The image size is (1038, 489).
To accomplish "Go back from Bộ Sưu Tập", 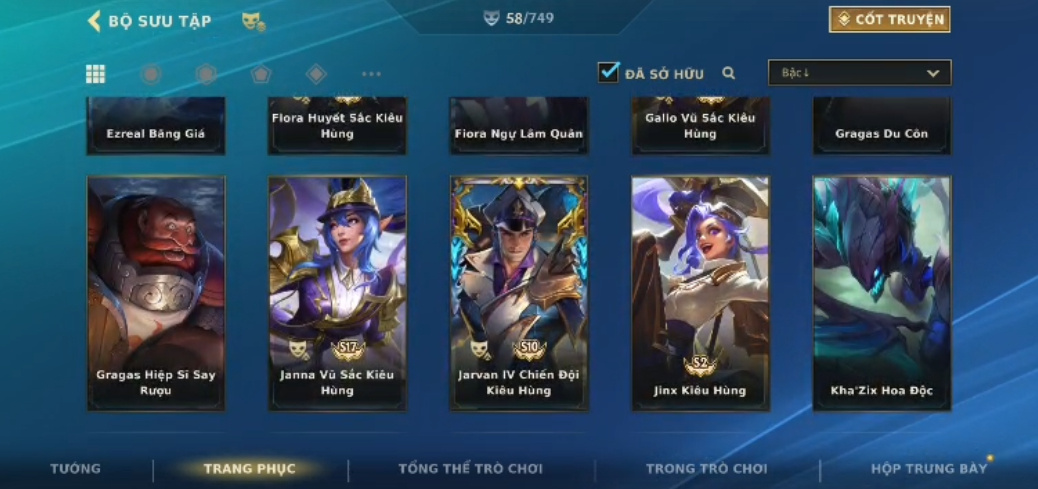I will (x=95, y=20).
